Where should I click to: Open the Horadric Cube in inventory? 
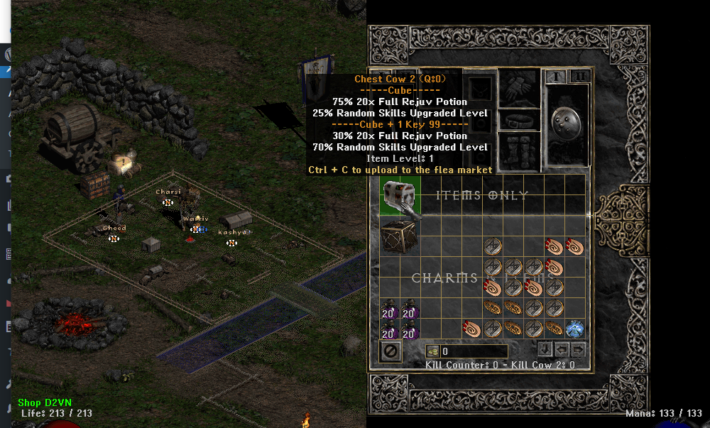398,236
